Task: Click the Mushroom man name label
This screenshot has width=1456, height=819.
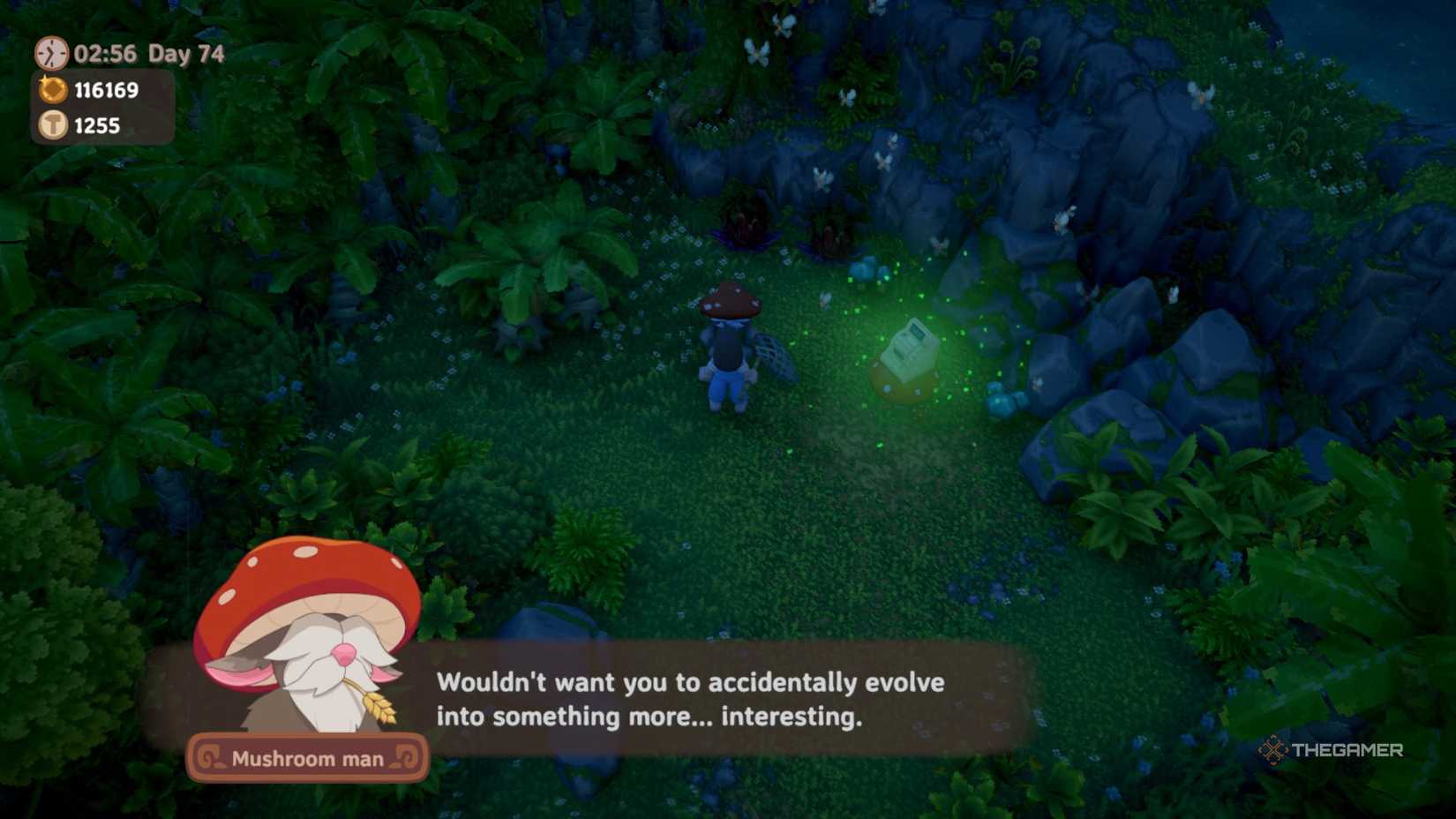Action: pyautogui.click(x=308, y=758)
